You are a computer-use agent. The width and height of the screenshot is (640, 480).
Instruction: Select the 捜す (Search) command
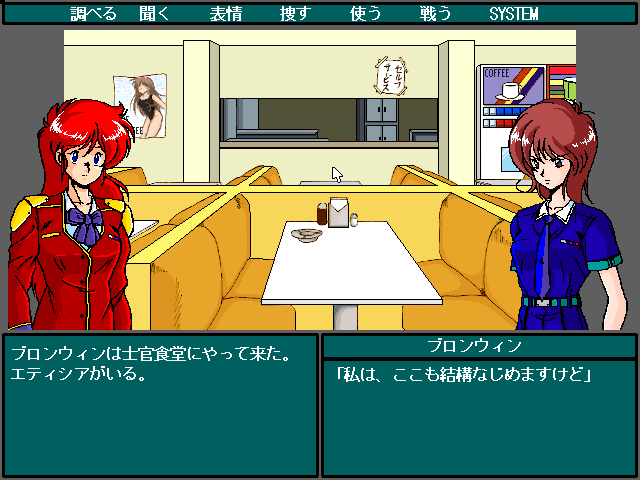click(x=295, y=14)
